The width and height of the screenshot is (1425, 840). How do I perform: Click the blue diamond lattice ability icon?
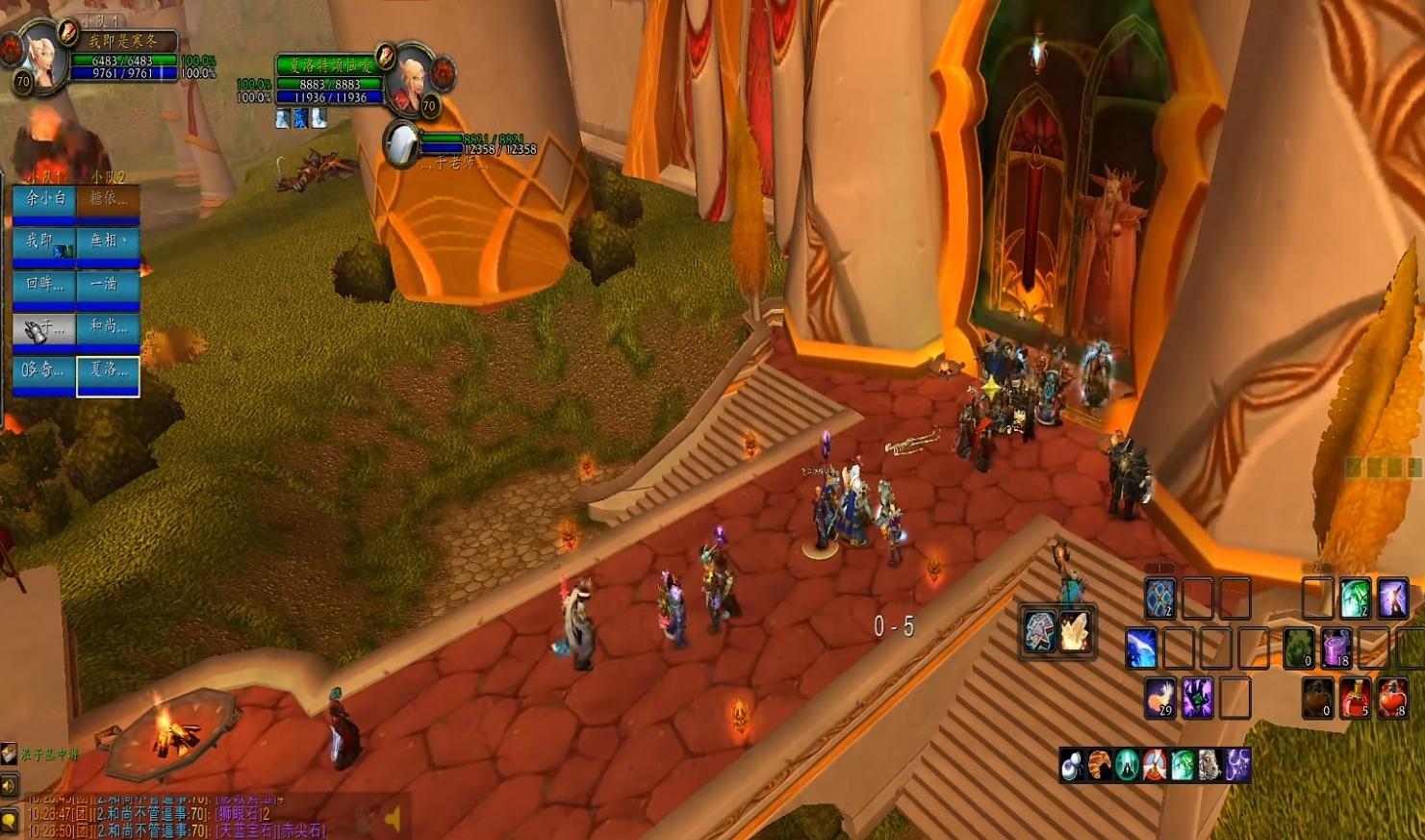click(1159, 598)
